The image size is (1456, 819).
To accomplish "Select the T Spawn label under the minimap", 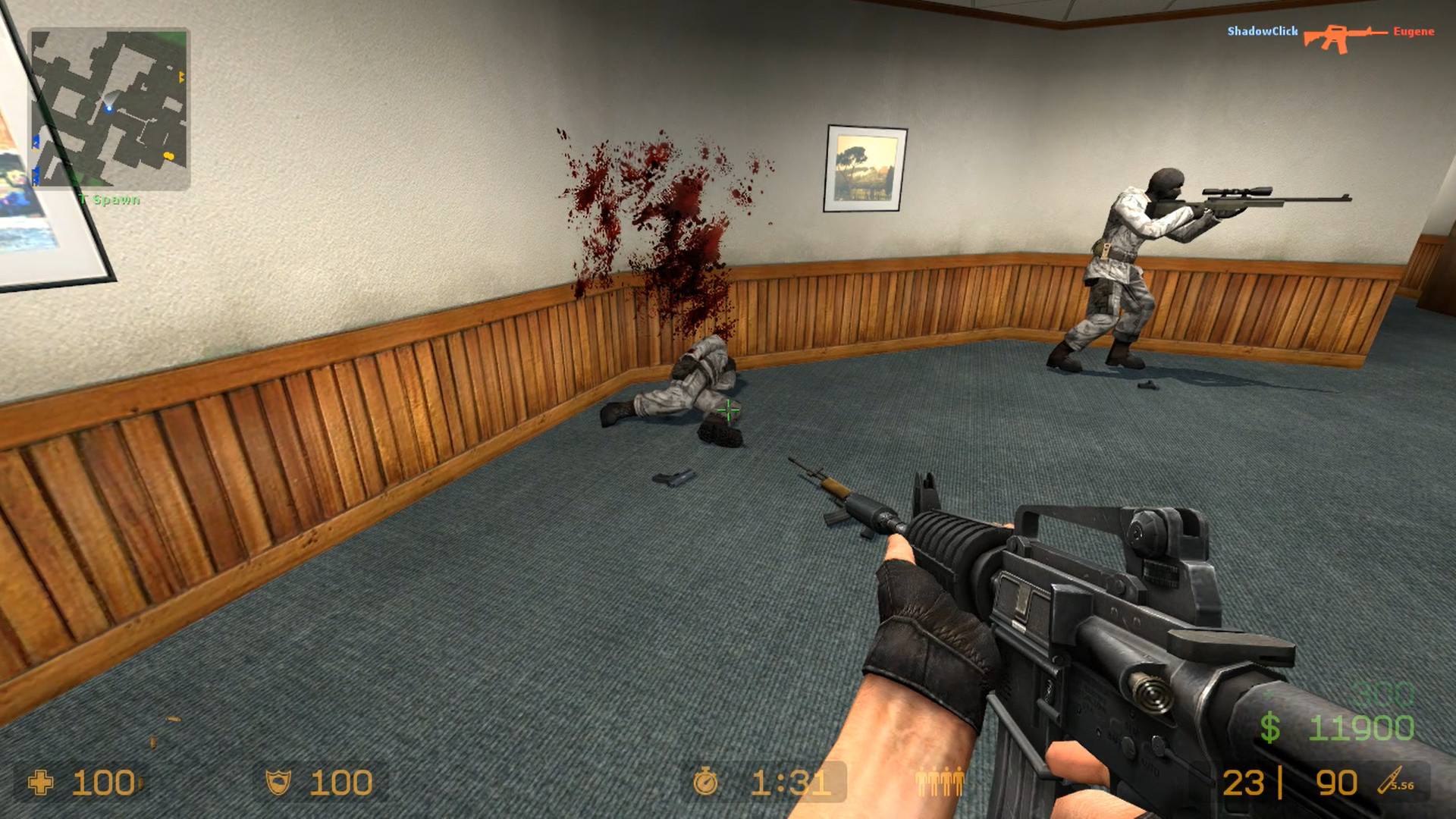I will click(x=108, y=201).
